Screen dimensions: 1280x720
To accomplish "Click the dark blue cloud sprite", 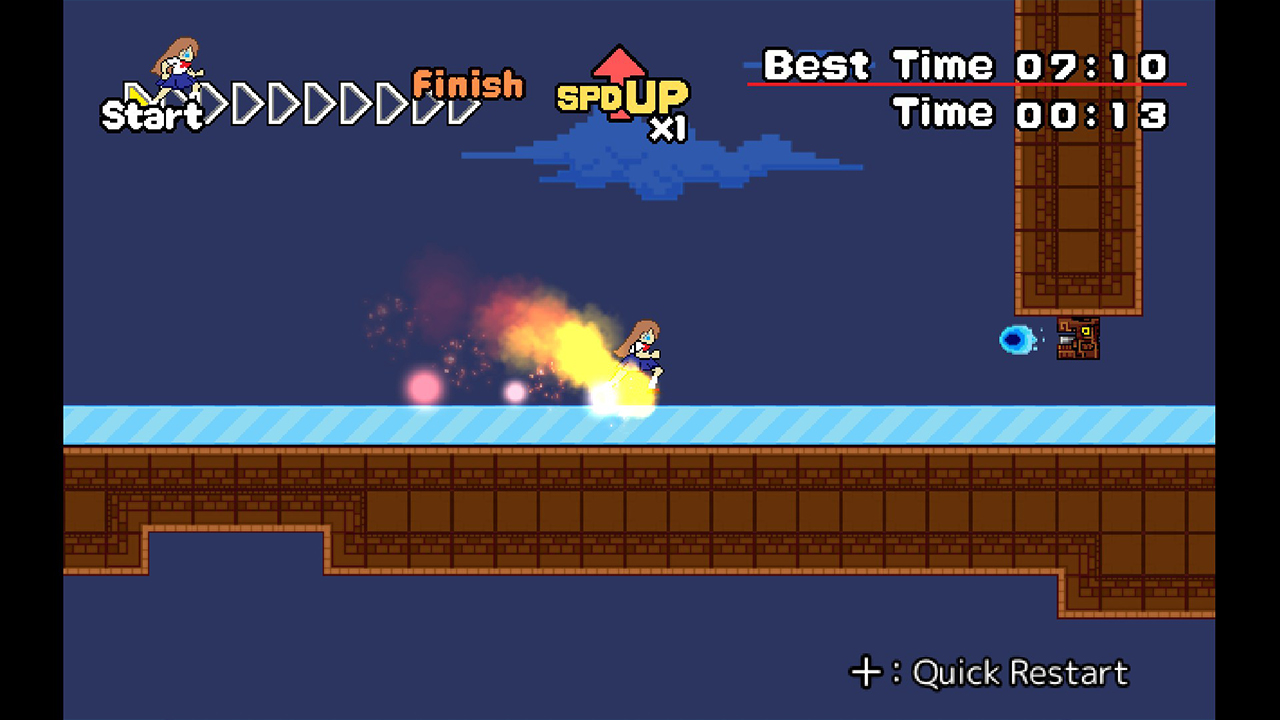I will pyautogui.click(x=660, y=165).
